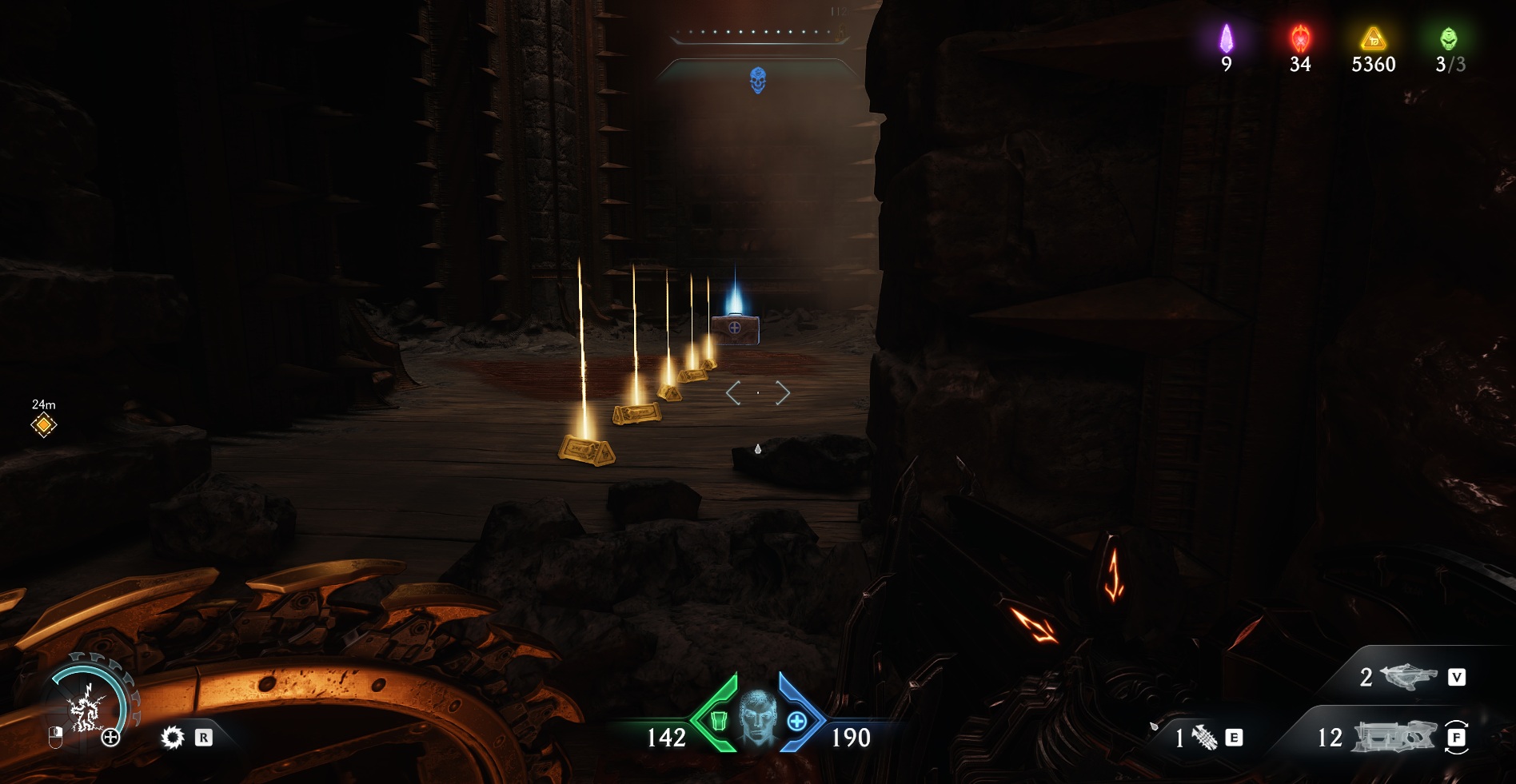Image resolution: width=1516 pixels, height=784 pixels.
Task: Click the Slayer face portrait
Action: pyautogui.click(x=756, y=716)
